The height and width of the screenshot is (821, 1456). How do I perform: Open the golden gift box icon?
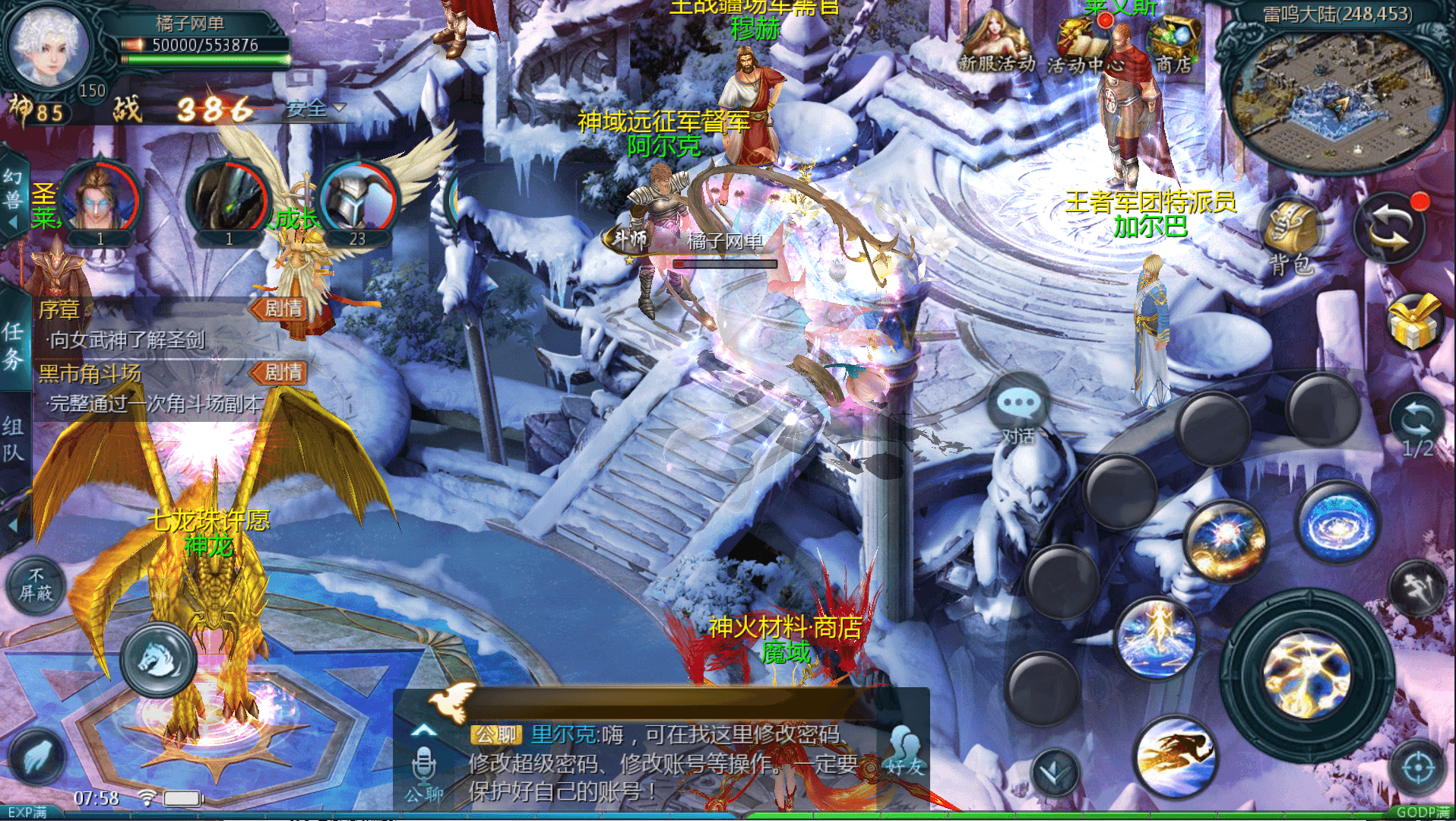(x=1413, y=323)
